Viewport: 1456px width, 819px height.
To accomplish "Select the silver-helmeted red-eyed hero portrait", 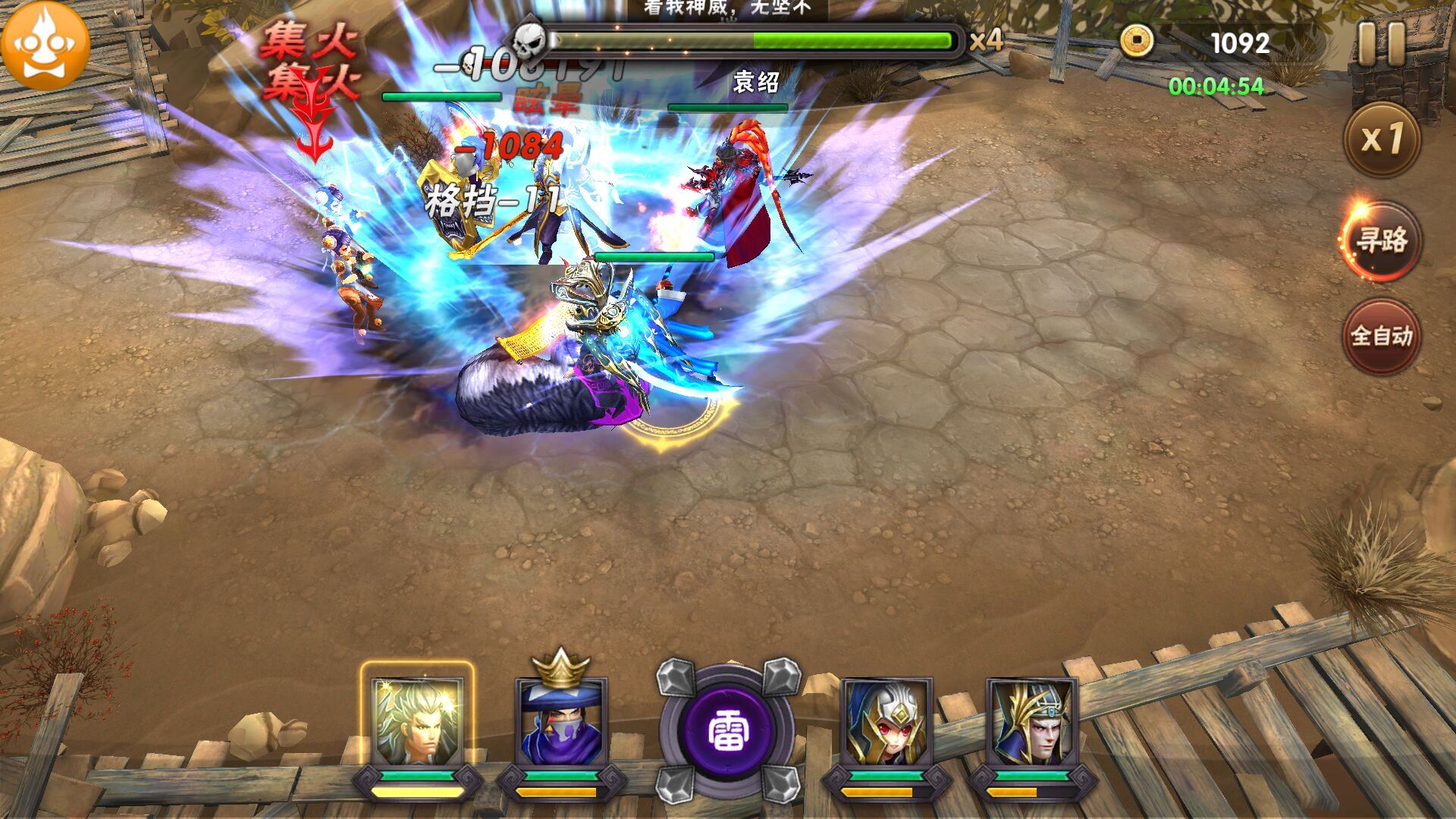I will [886, 723].
